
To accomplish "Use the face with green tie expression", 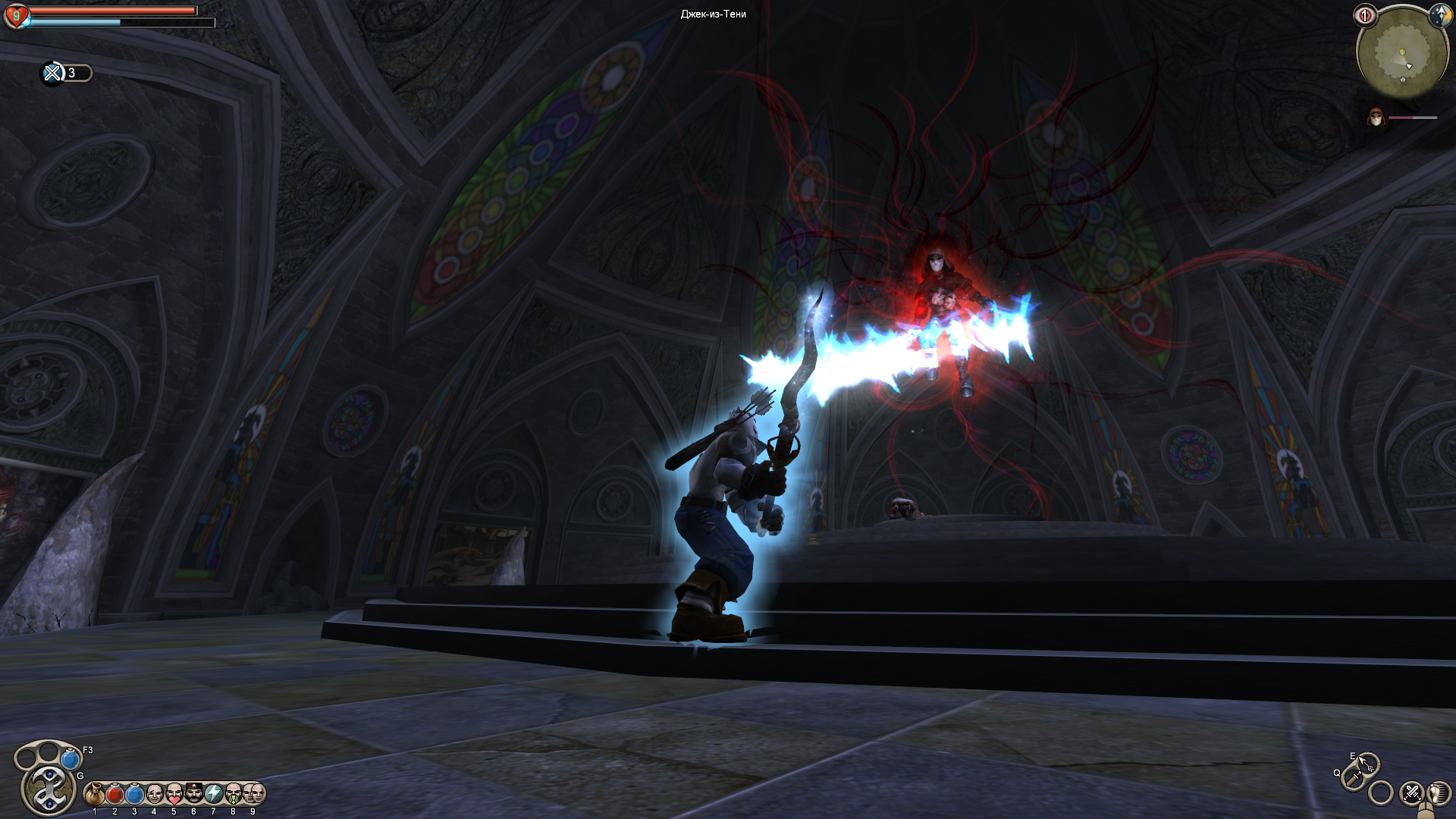I will point(233,794).
